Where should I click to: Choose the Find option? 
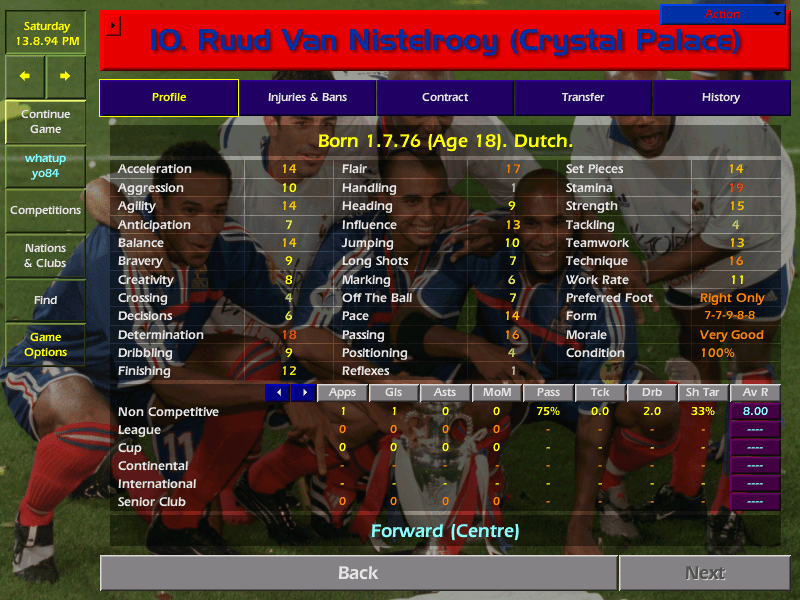(45, 300)
